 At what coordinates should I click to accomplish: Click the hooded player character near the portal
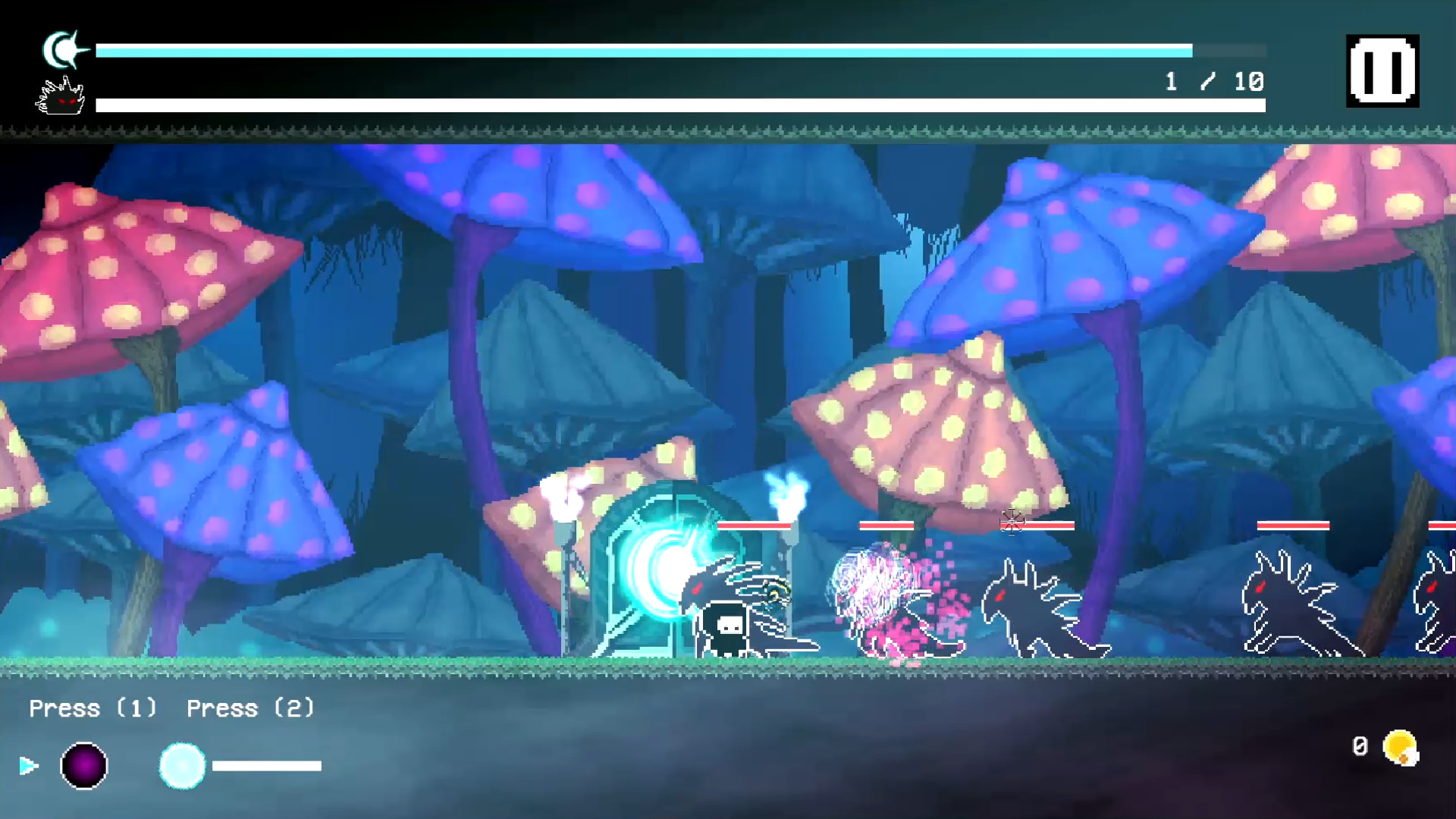point(726,629)
